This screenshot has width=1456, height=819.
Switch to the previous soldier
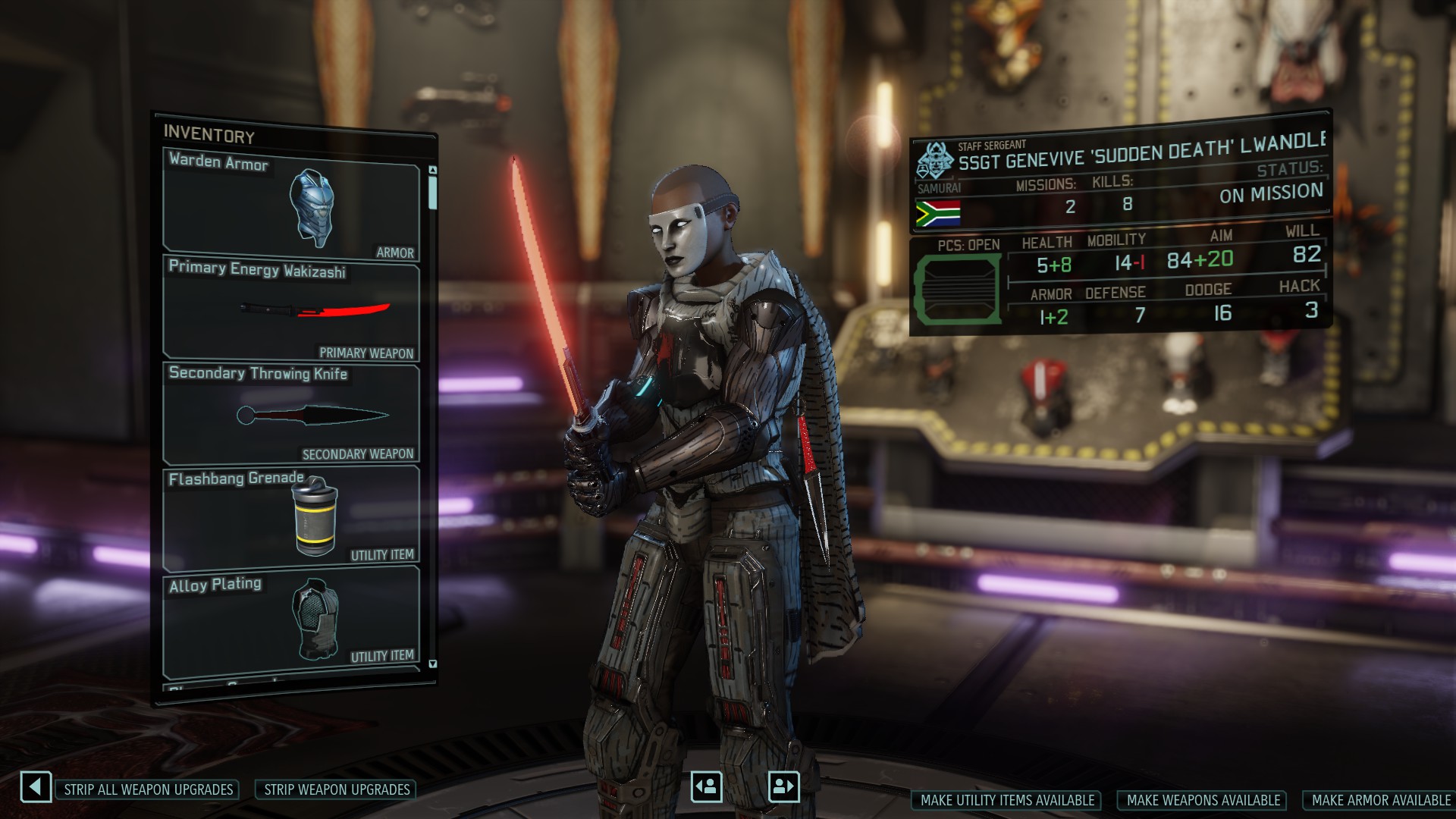click(706, 786)
